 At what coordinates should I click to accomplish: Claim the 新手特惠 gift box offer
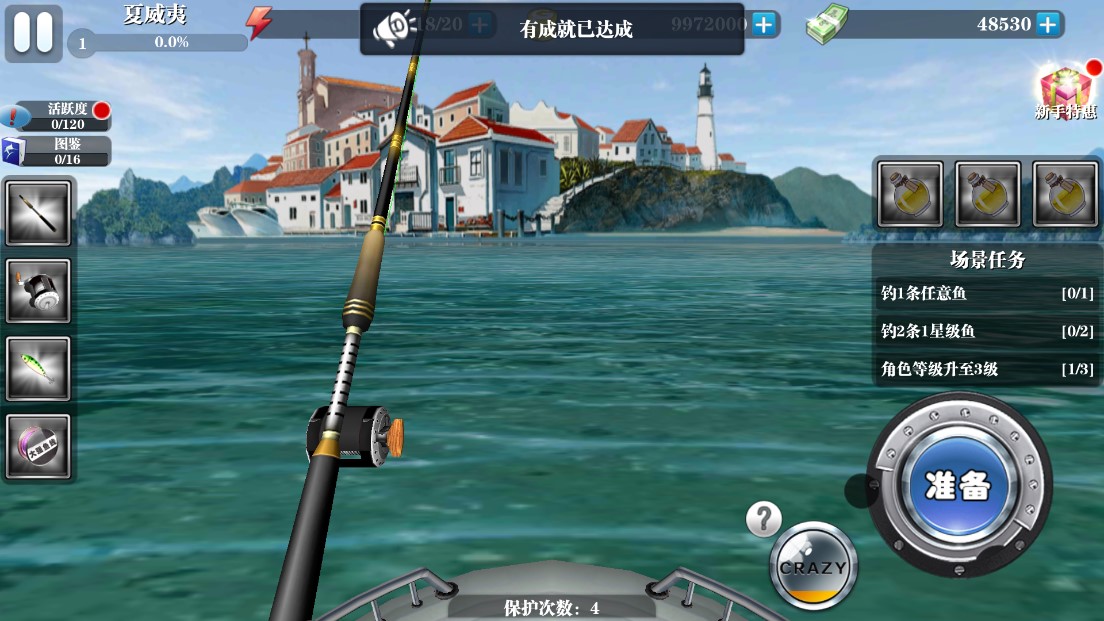pos(1065,92)
